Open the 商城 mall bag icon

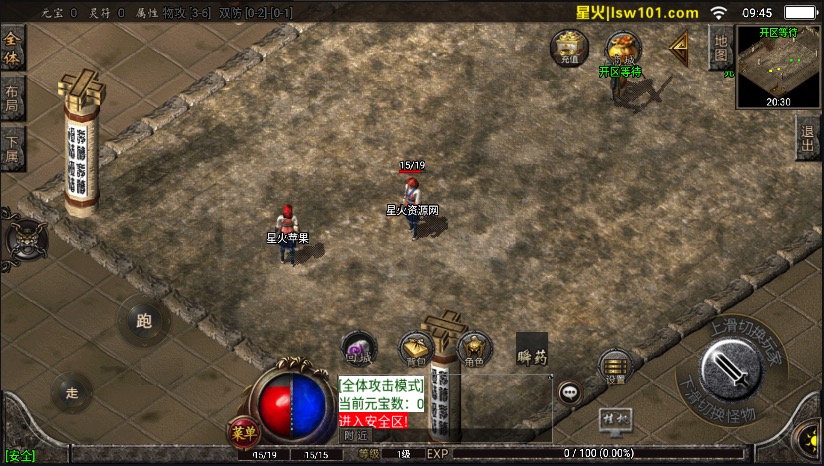tap(623, 49)
